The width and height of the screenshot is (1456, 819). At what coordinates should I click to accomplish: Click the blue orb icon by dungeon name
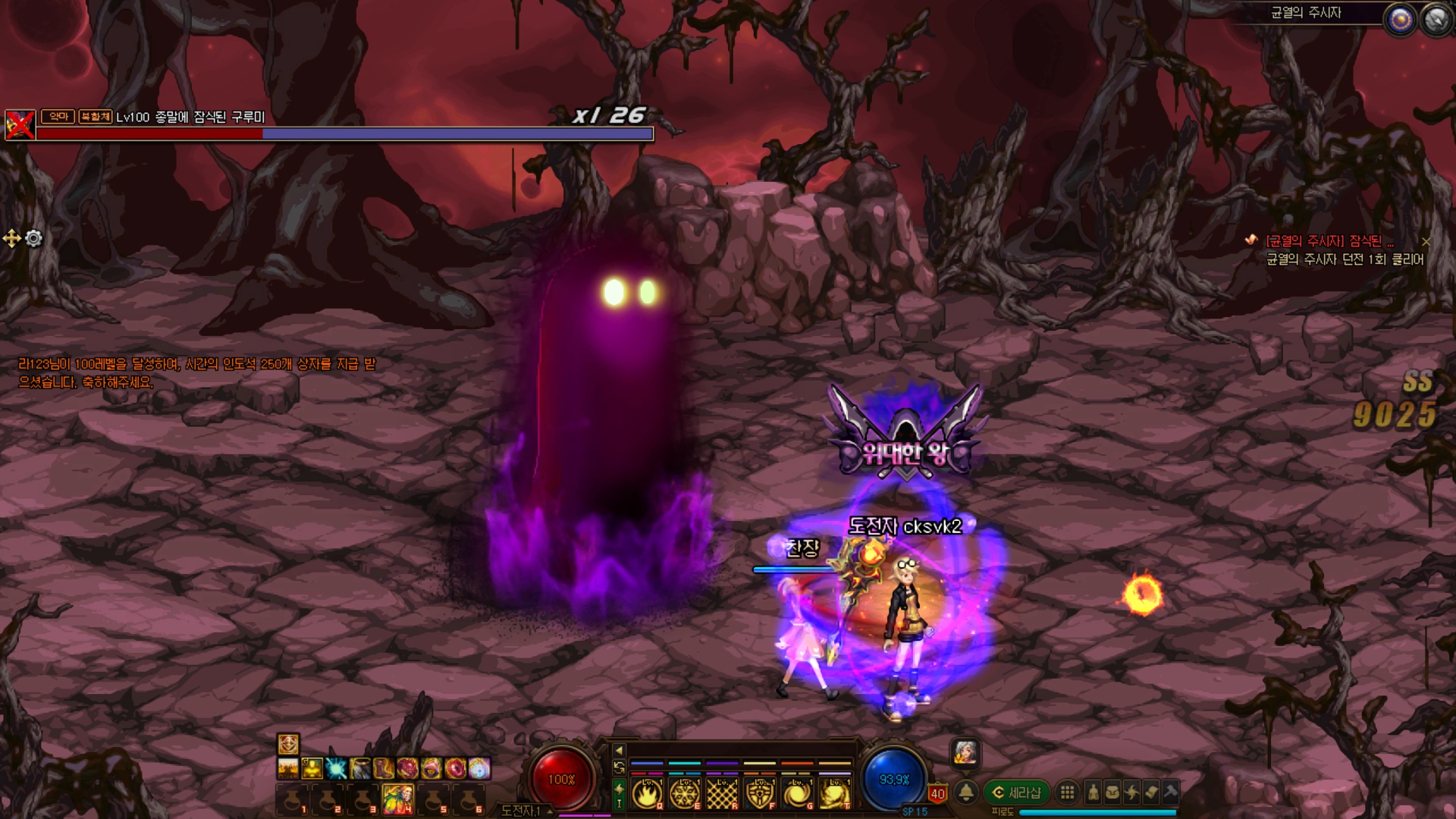[1400, 20]
